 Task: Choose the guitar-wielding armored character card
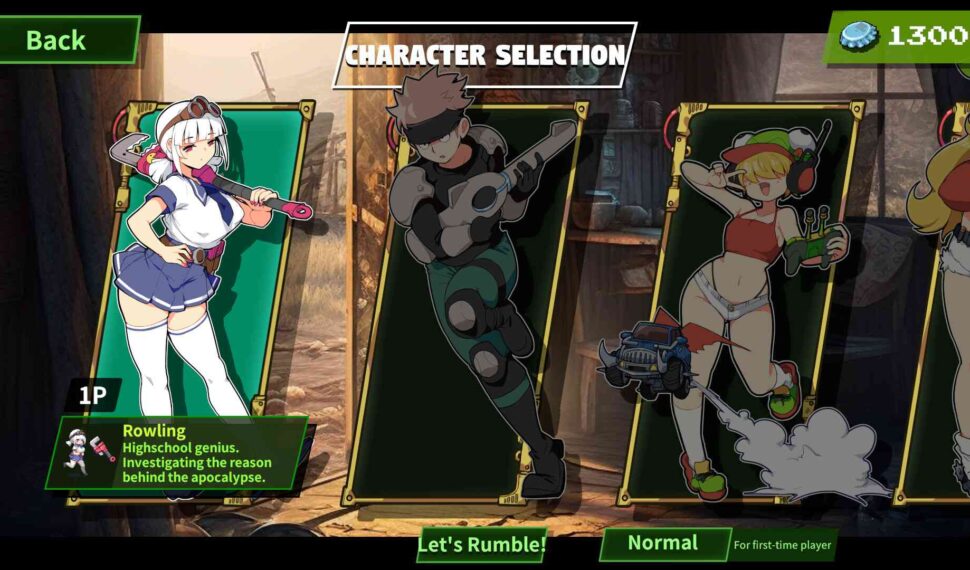pyautogui.click(x=470, y=290)
